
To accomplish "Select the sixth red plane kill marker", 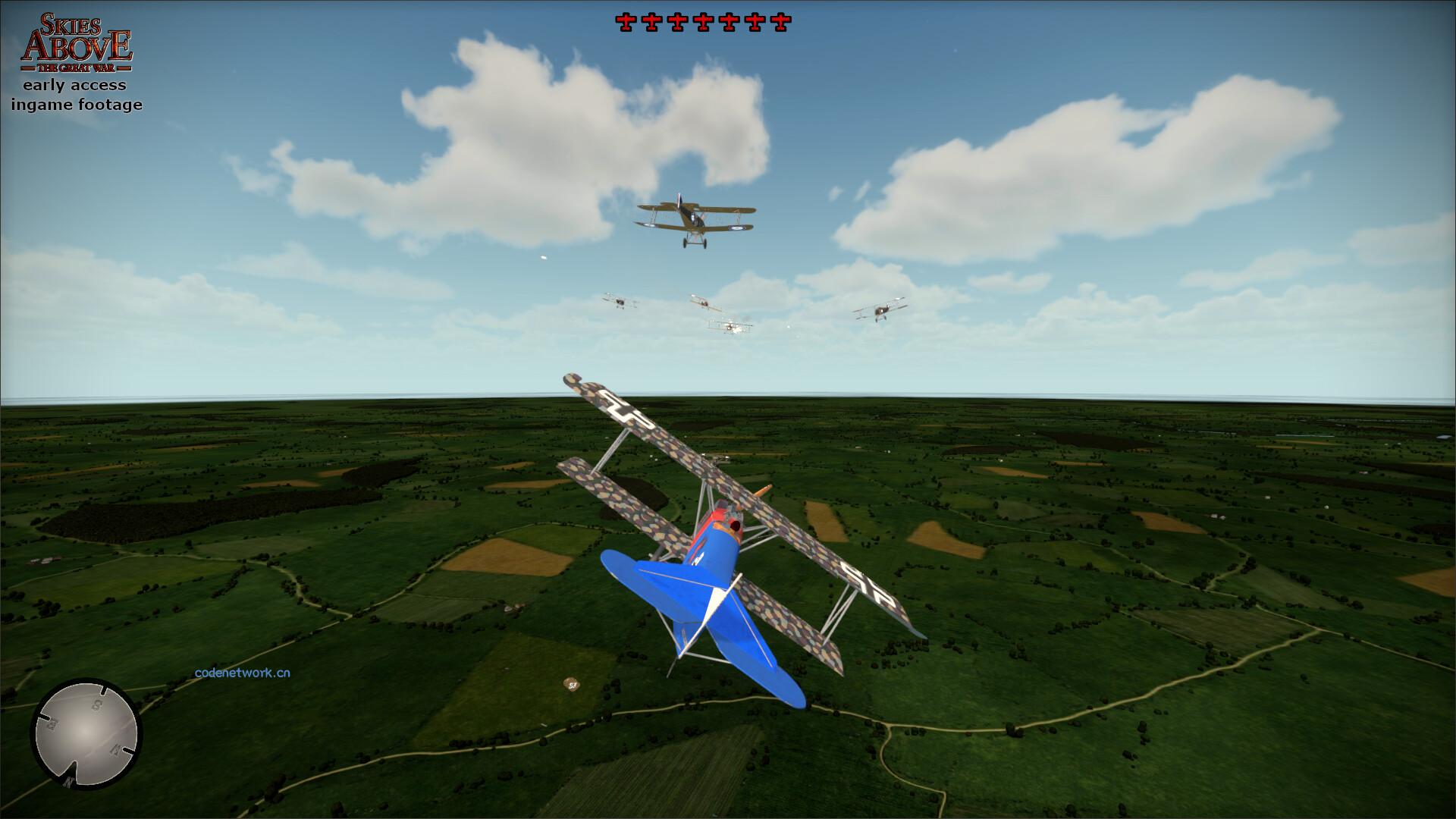I will pyautogui.click(x=755, y=22).
